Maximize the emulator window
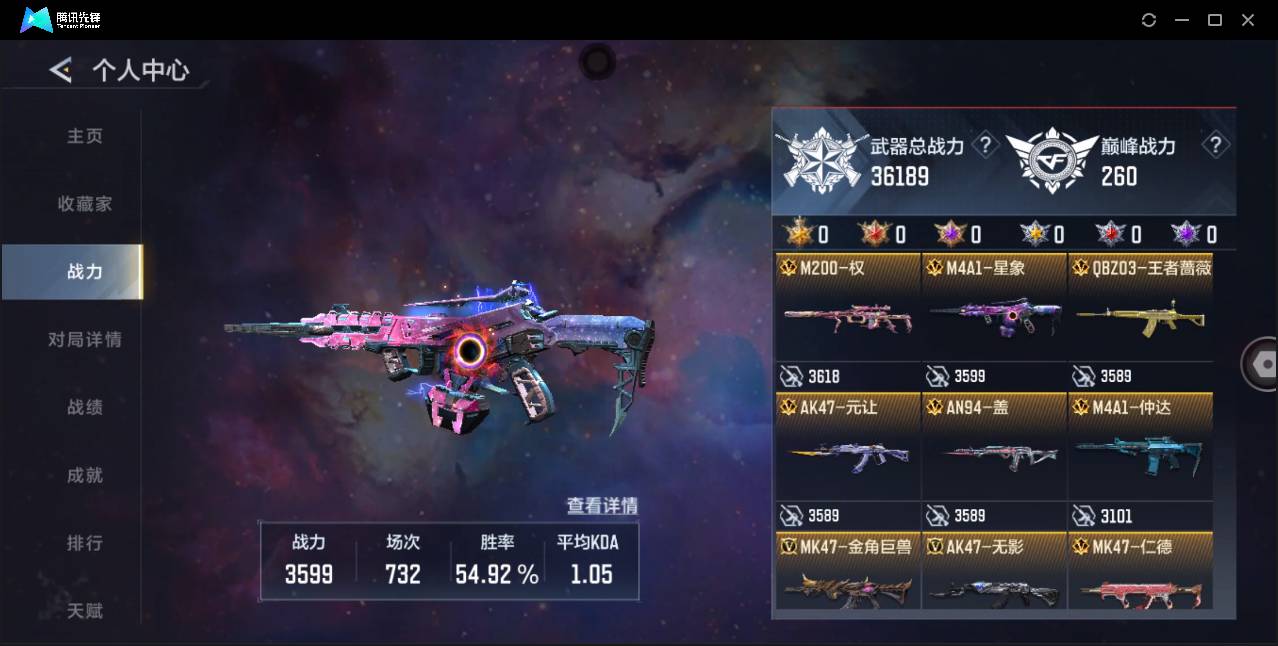 coord(1215,20)
